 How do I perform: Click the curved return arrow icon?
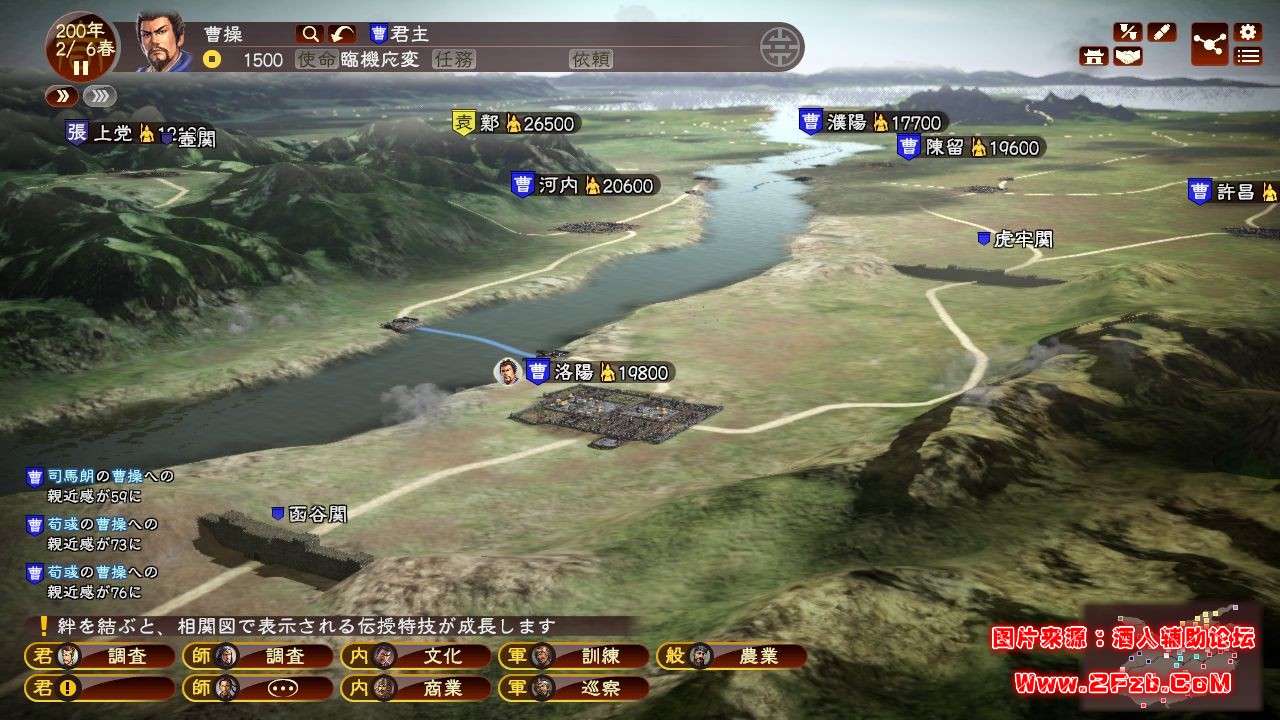click(342, 34)
